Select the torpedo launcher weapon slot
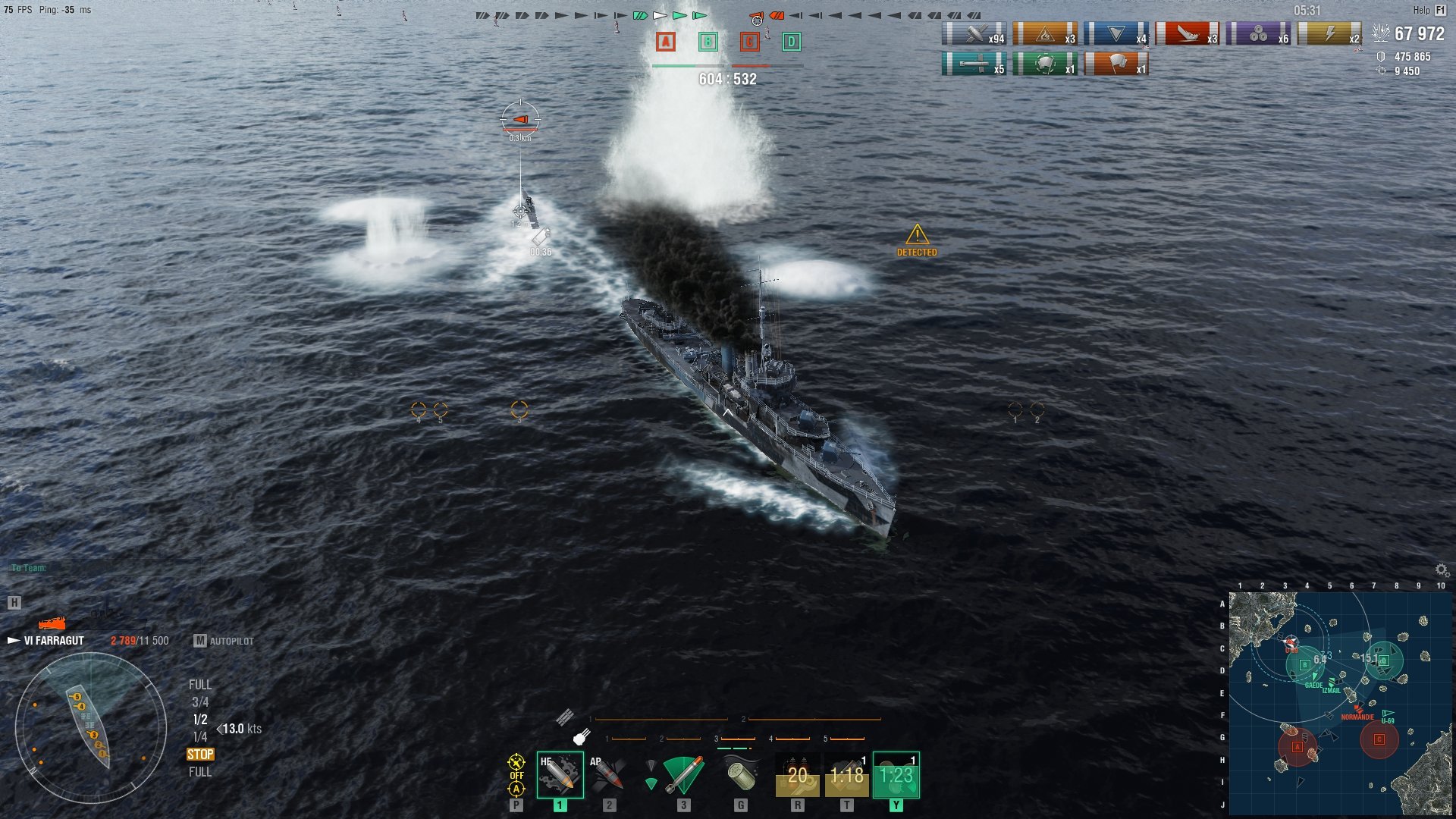The height and width of the screenshot is (819, 1456). [682, 775]
